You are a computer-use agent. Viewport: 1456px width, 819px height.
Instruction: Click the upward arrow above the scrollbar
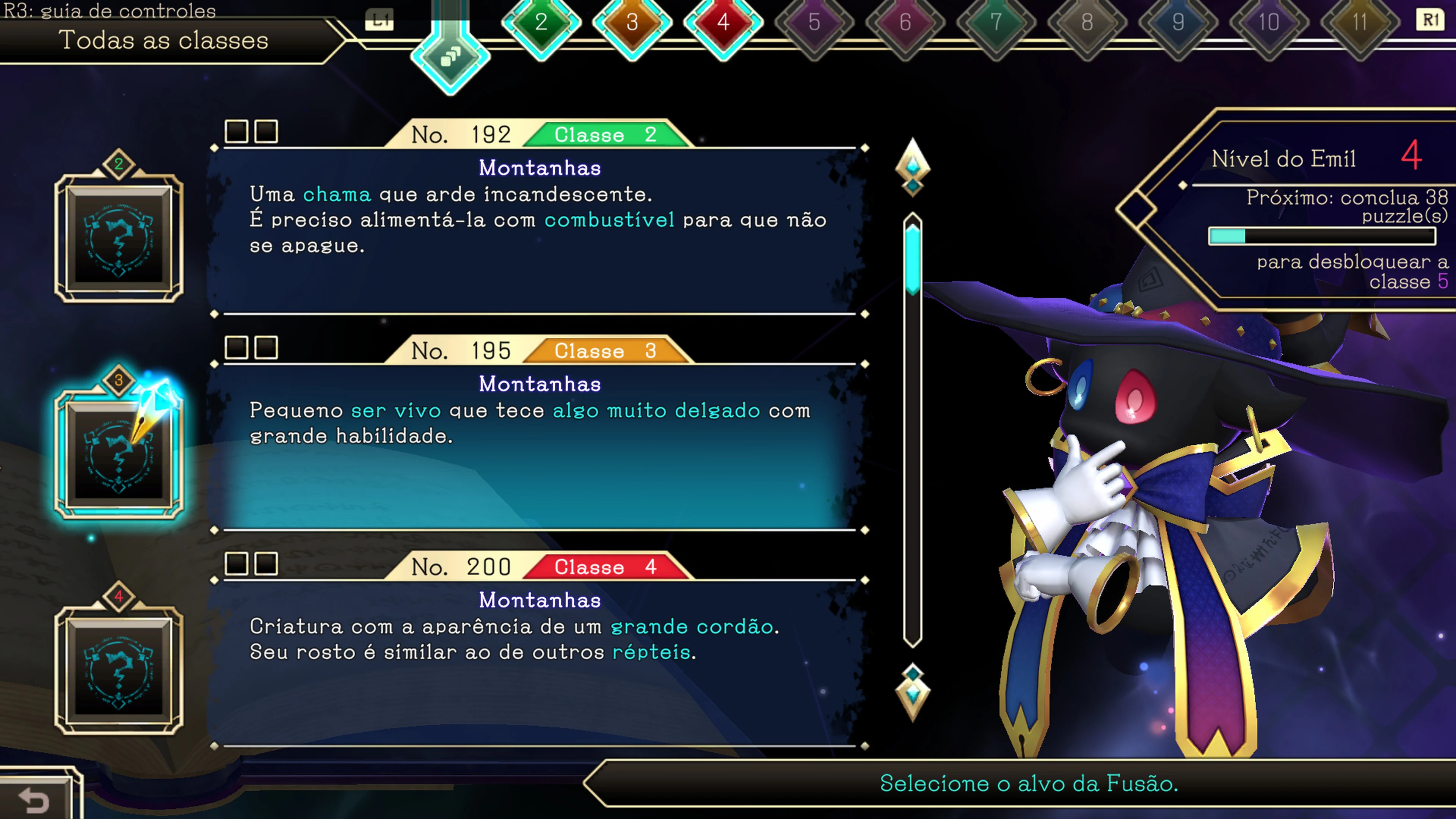pyautogui.click(x=913, y=167)
